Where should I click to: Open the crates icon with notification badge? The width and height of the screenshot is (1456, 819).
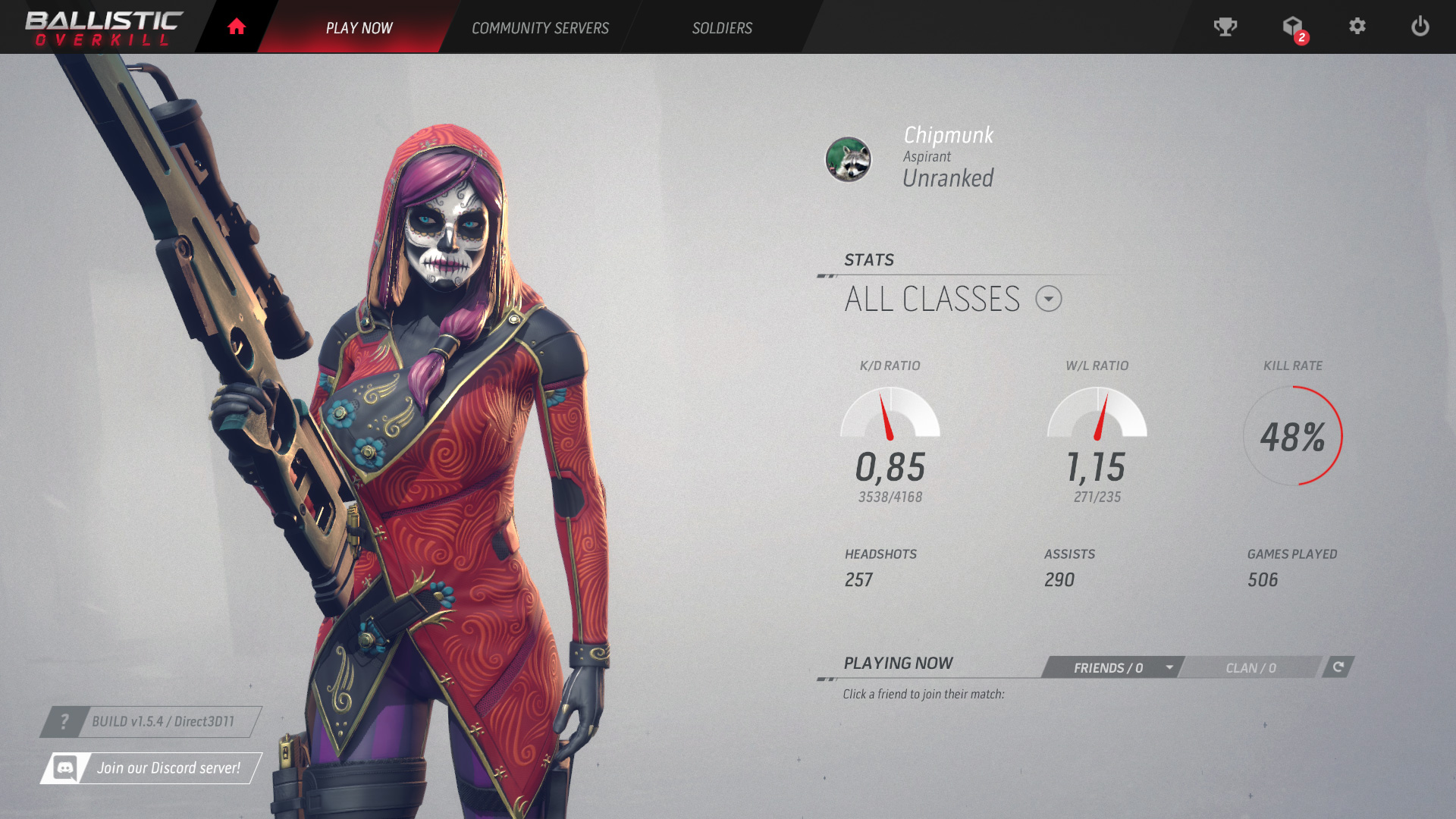point(1292,27)
